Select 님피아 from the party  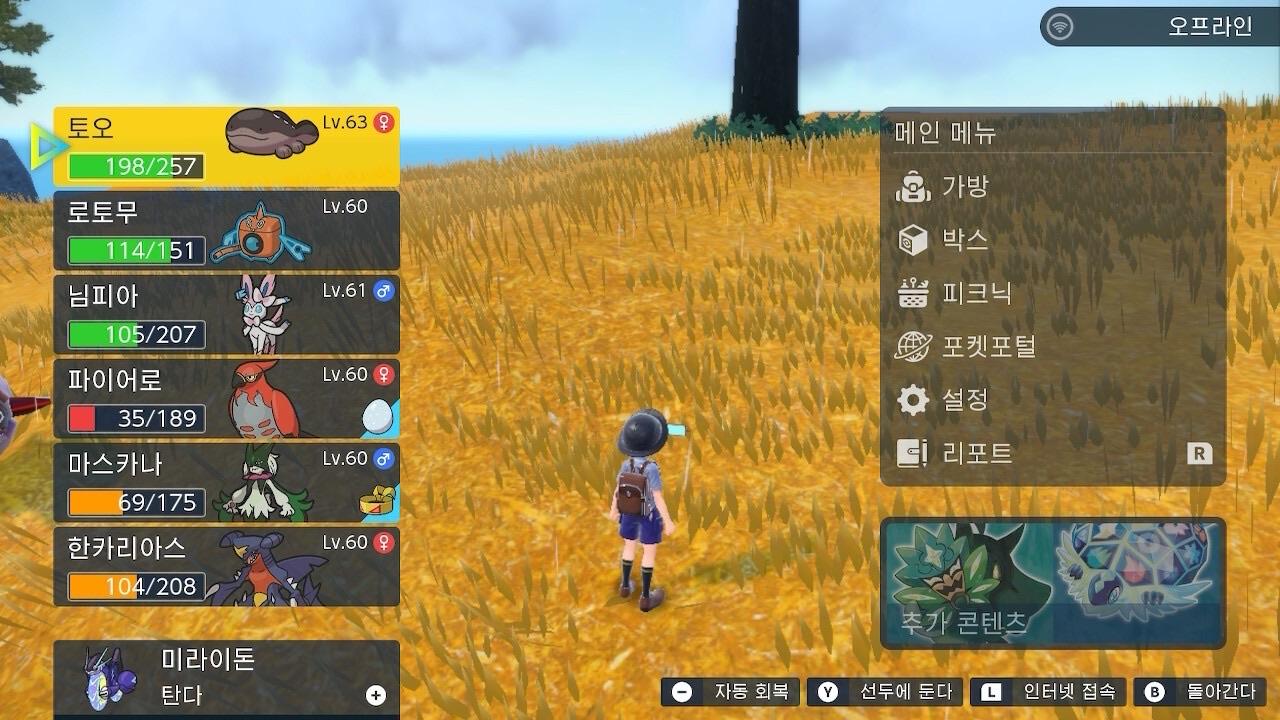click(x=226, y=314)
